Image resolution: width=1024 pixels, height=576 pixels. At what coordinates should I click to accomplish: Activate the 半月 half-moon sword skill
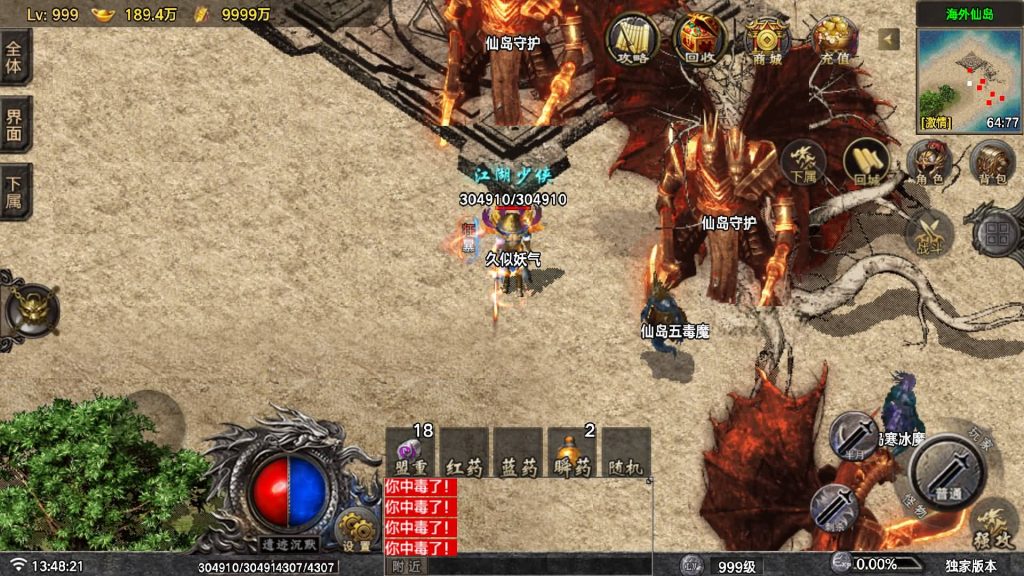point(854,437)
